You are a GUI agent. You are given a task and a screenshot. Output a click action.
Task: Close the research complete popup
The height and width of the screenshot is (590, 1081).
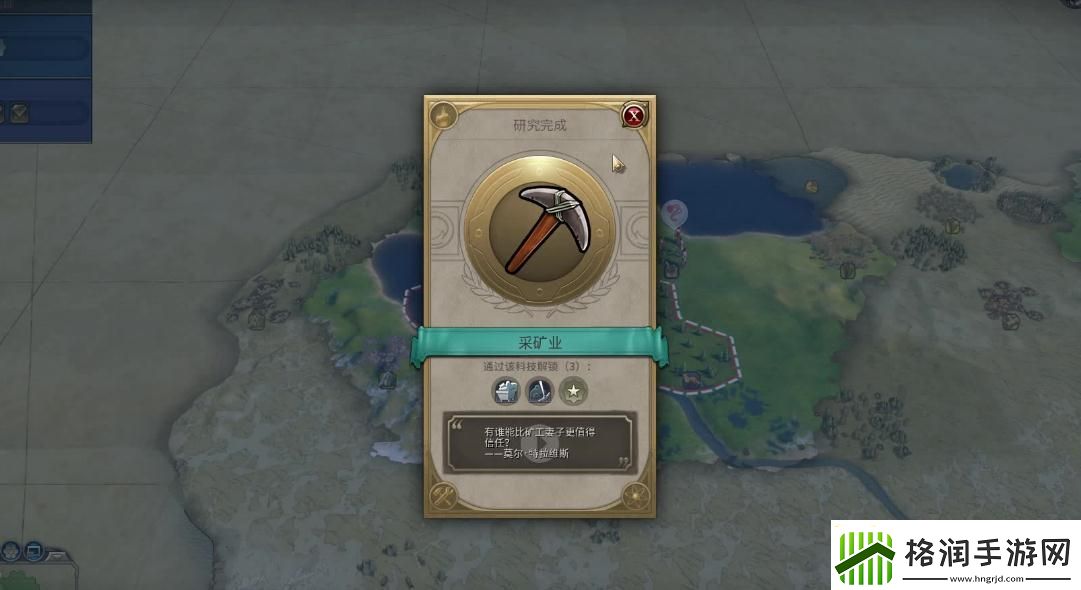633,116
